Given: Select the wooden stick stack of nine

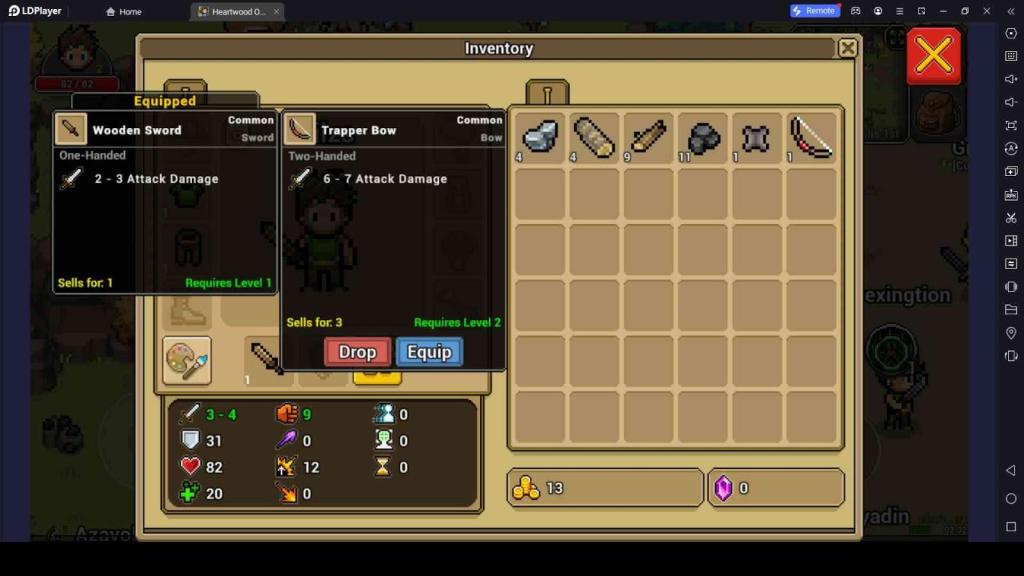Looking at the screenshot, I should point(649,138).
